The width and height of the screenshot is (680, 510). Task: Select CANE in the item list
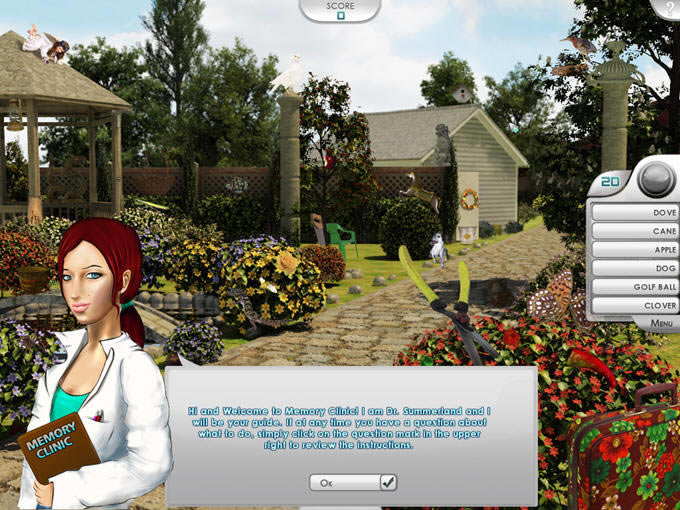pos(635,231)
